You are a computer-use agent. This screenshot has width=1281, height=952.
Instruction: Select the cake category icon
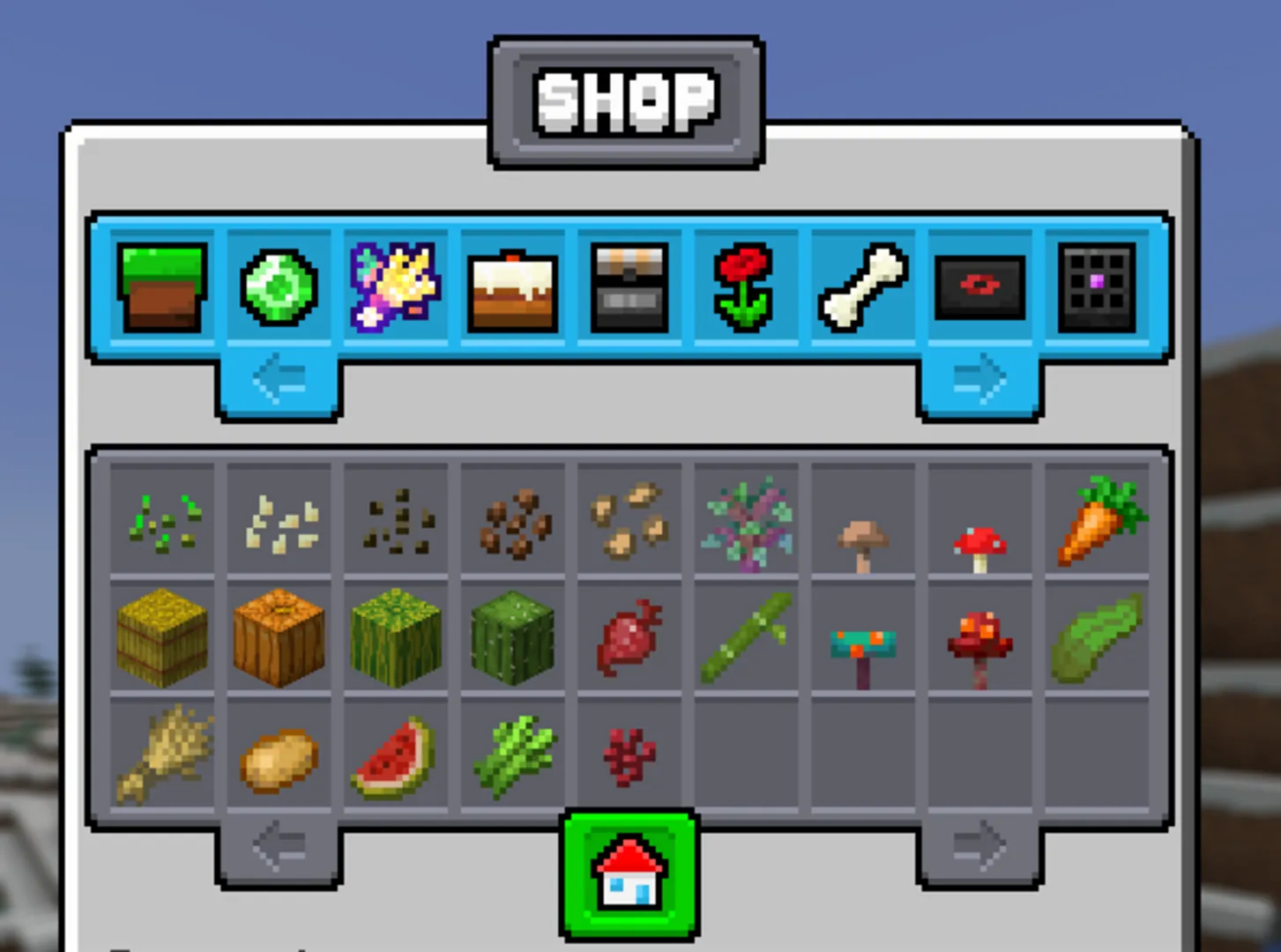pos(512,288)
